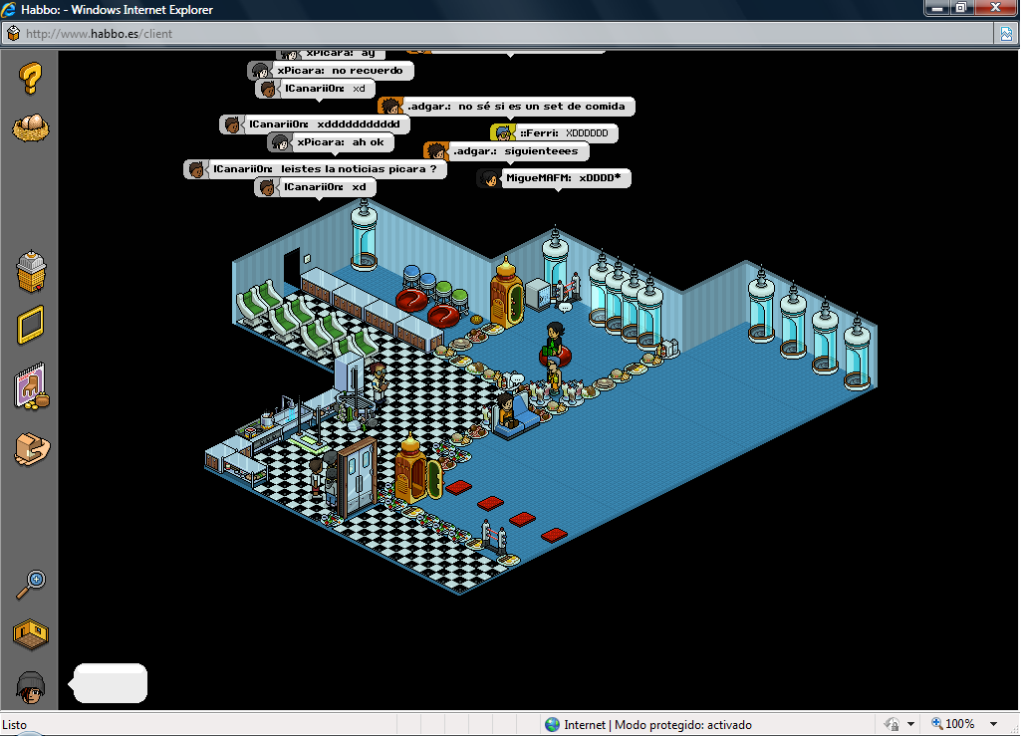This screenshot has width=1023, height=736.
Task: Open help with the question mark icon
Action: (31, 77)
